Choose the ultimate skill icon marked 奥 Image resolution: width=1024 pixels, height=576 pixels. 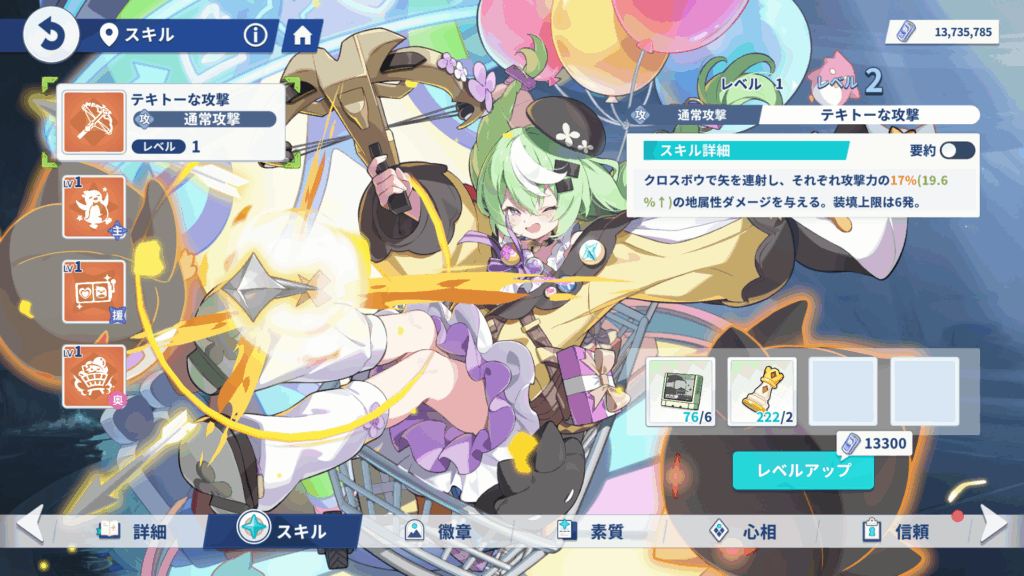point(94,376)
